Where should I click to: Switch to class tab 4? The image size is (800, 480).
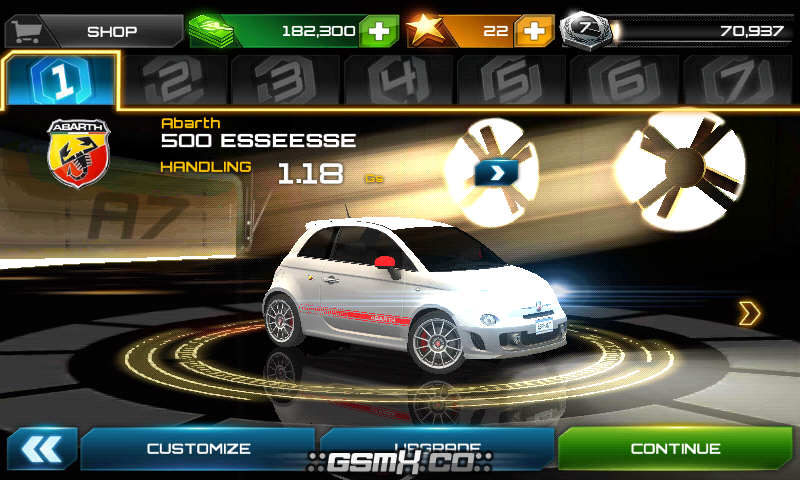[x=400, y=82]
